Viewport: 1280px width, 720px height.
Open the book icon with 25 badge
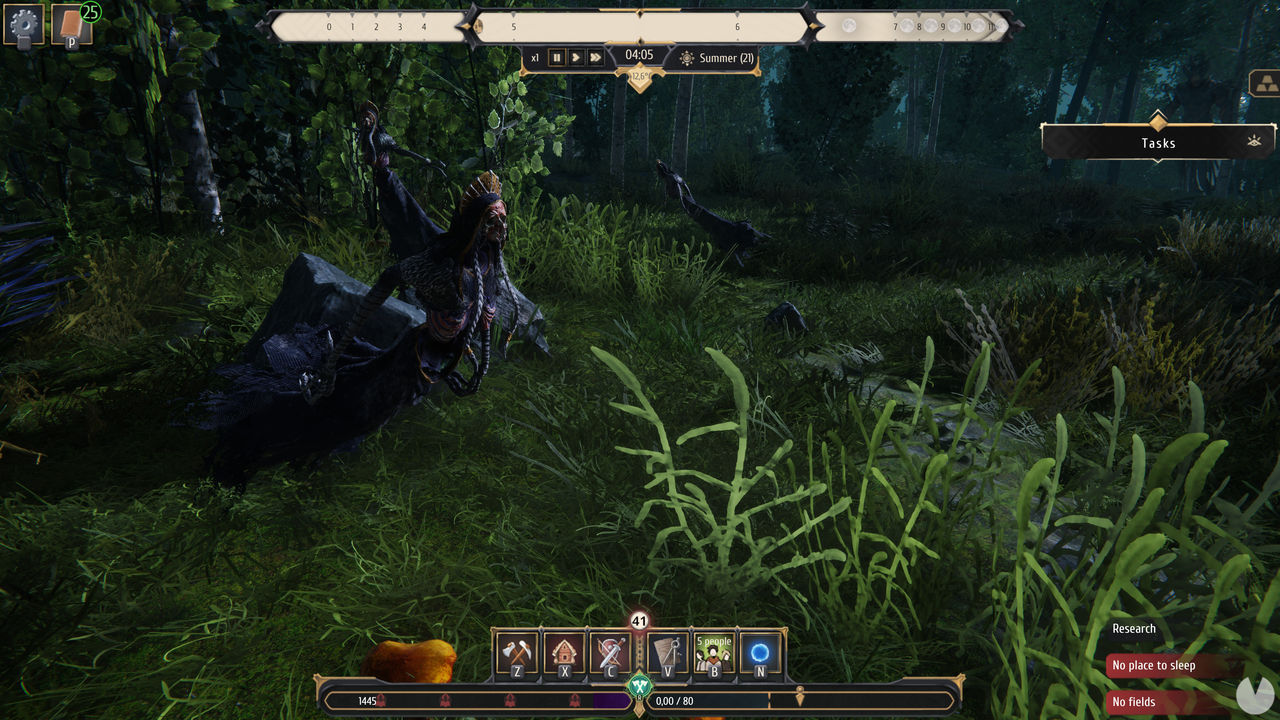click(72, 25)
